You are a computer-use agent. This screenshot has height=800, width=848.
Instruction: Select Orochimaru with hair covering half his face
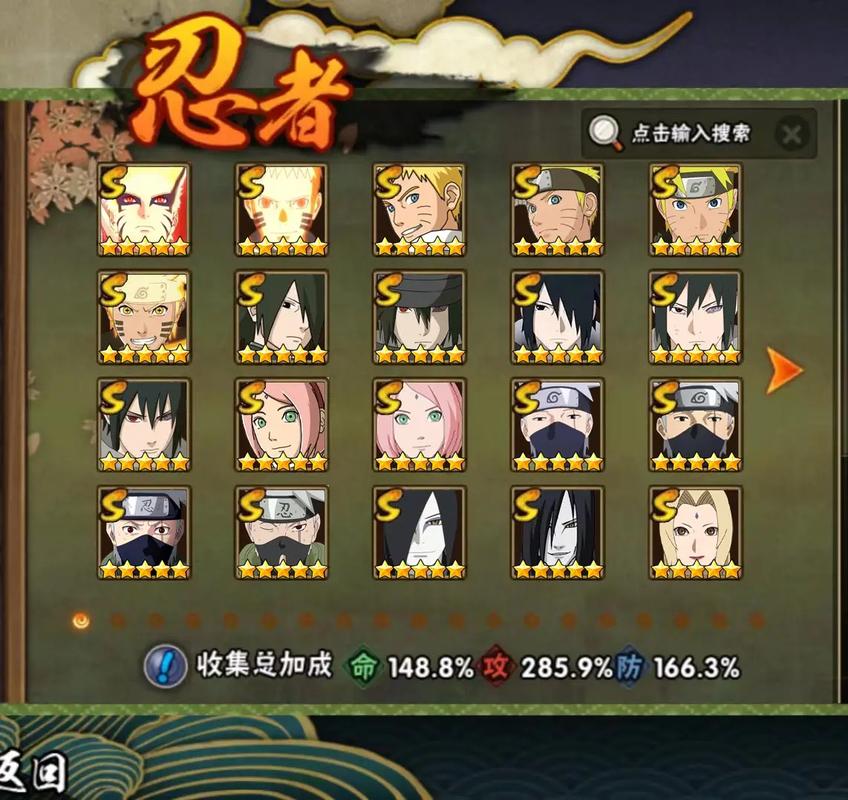(420, 533)
